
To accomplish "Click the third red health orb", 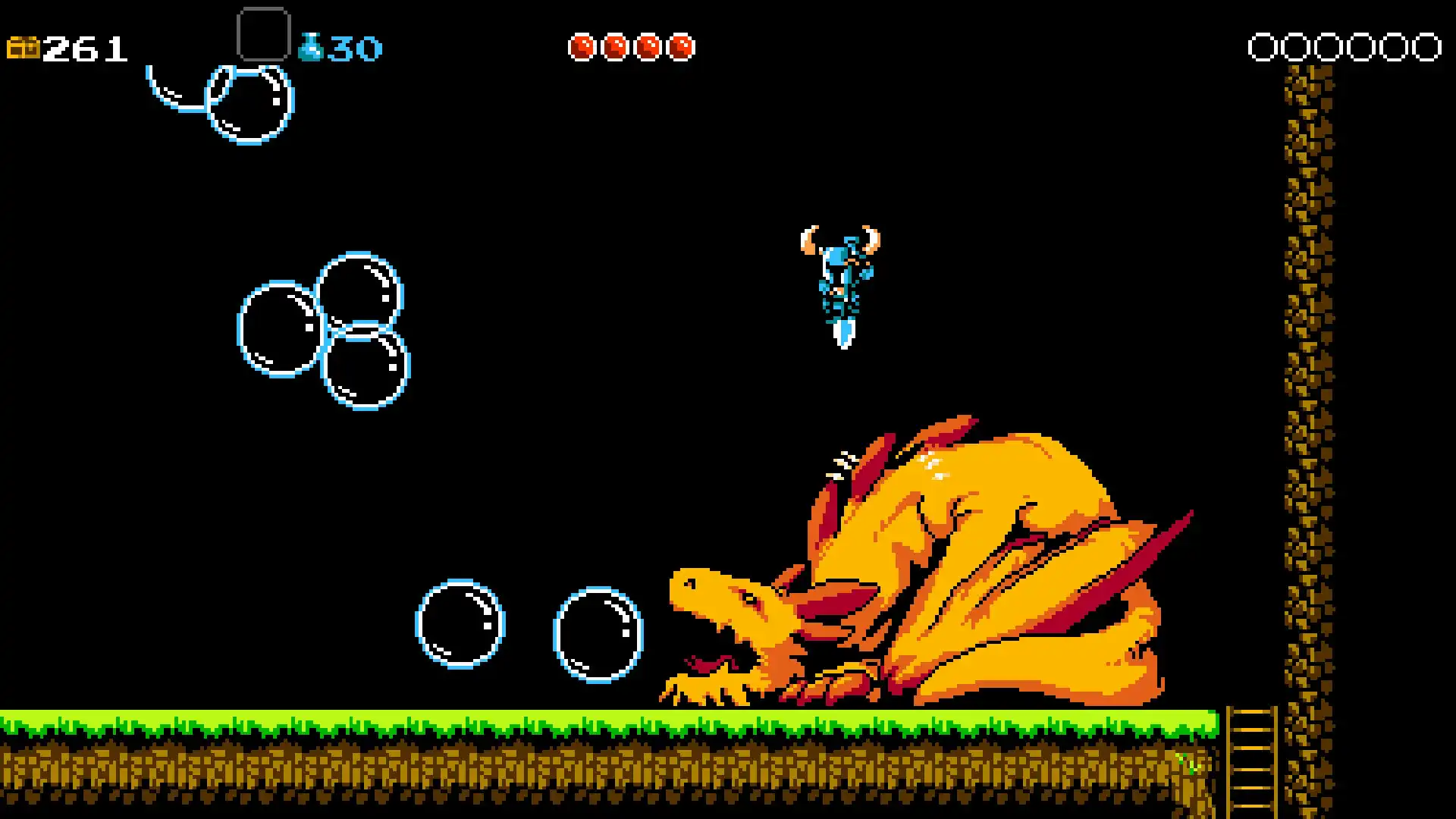I will (x=648, y=46).
